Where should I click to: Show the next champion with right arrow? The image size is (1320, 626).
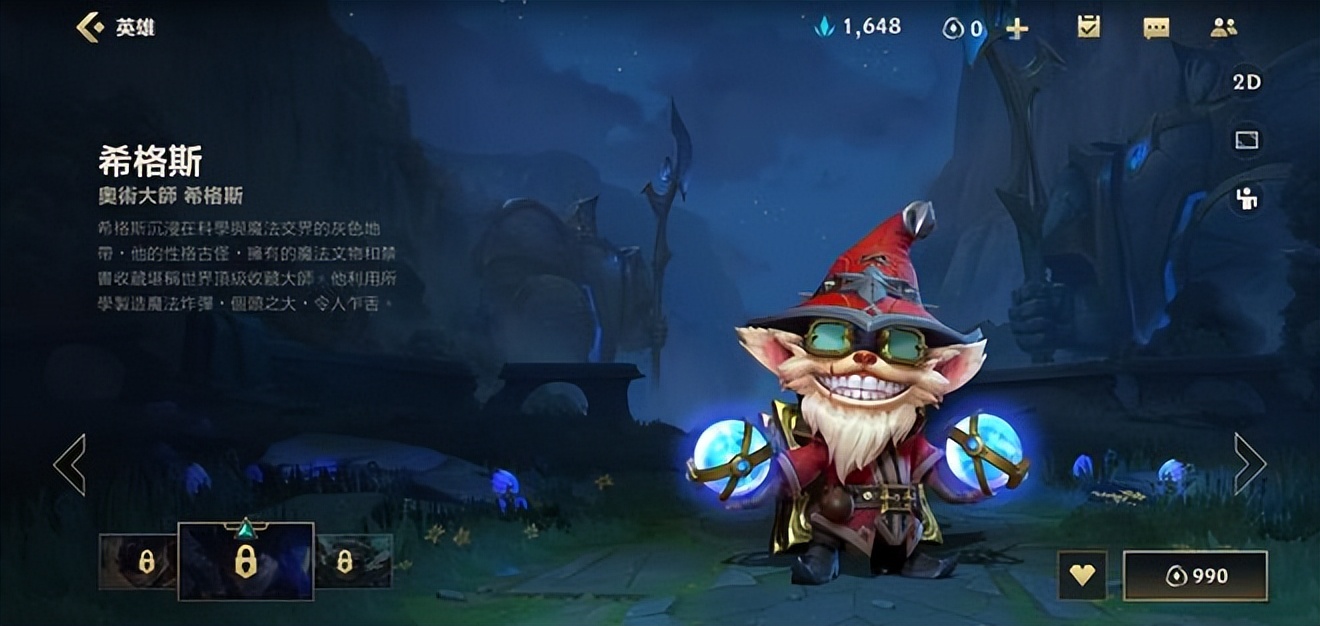click(x=1250, y=464)
